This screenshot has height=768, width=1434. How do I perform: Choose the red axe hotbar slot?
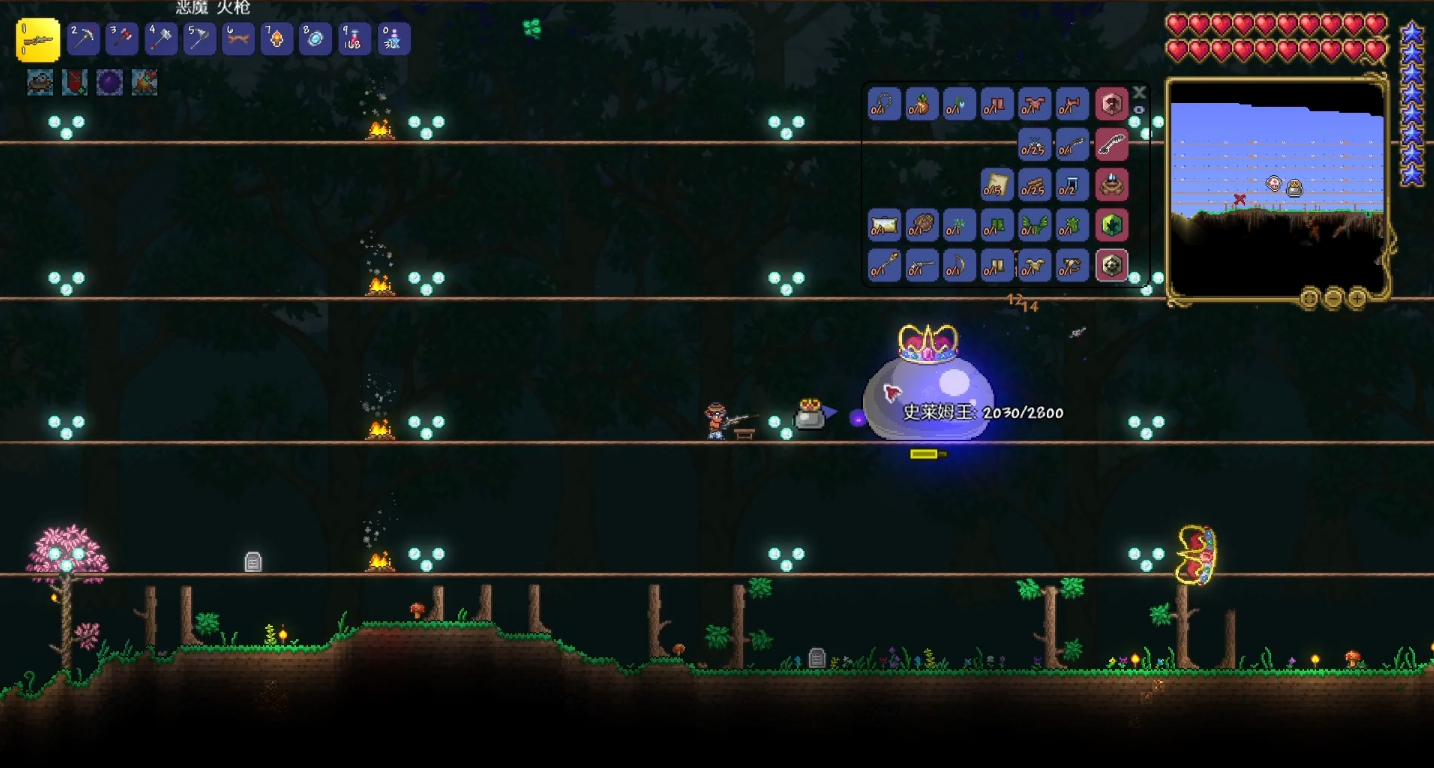point(122,39)
